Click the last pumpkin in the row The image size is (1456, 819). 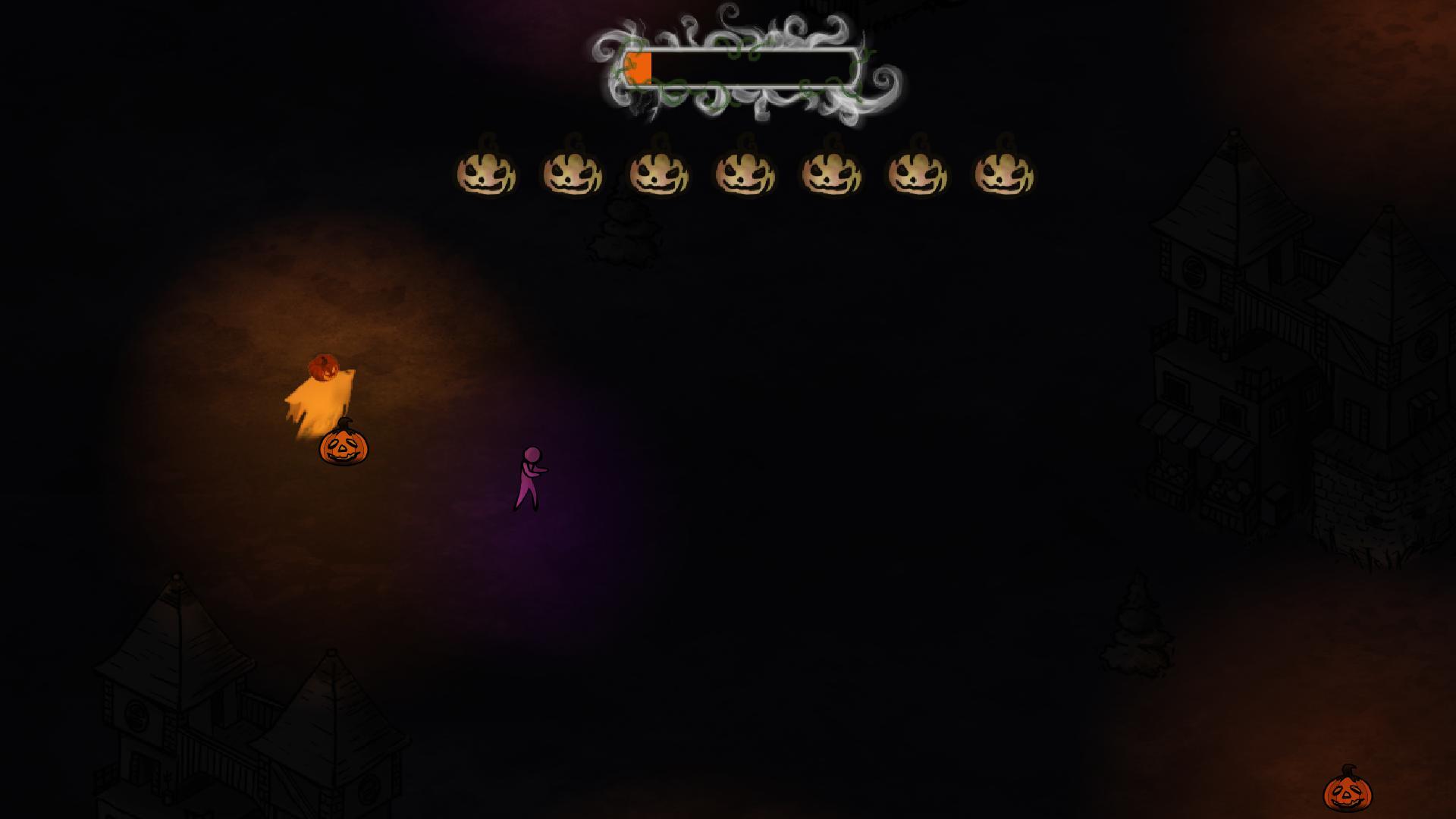click(1002, 173)
